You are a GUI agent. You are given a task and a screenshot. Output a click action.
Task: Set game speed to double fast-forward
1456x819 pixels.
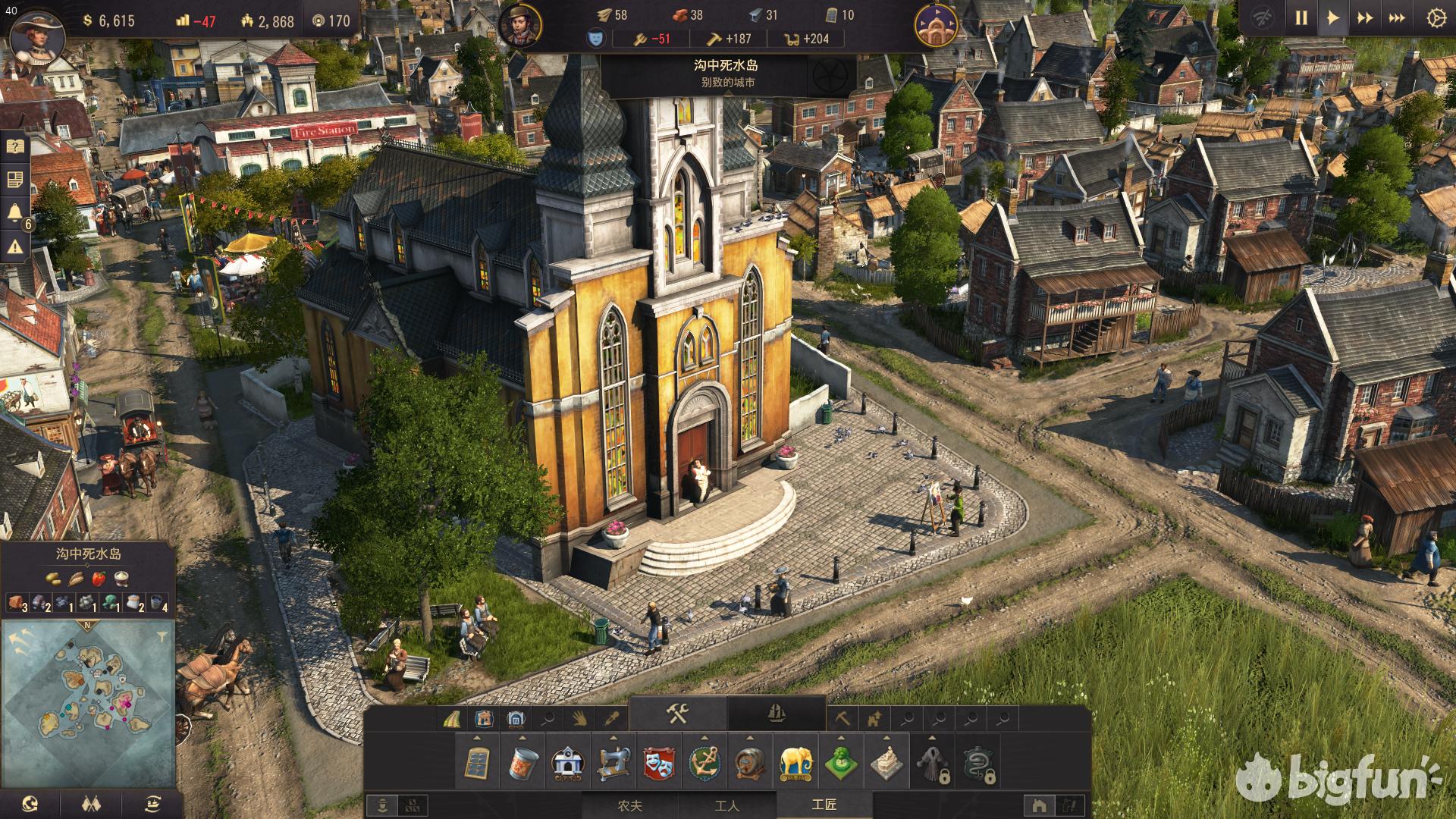(x=1365, y=18)
